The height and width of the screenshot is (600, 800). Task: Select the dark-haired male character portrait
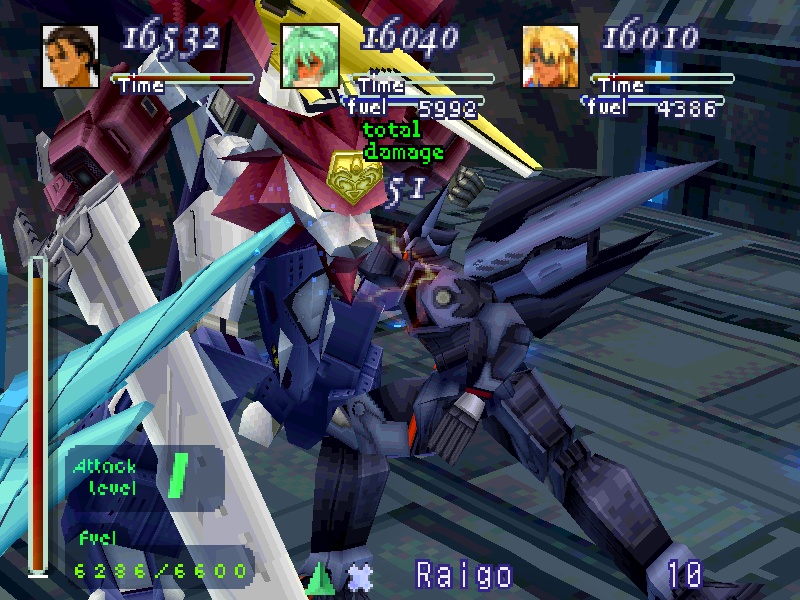point(71,56)
